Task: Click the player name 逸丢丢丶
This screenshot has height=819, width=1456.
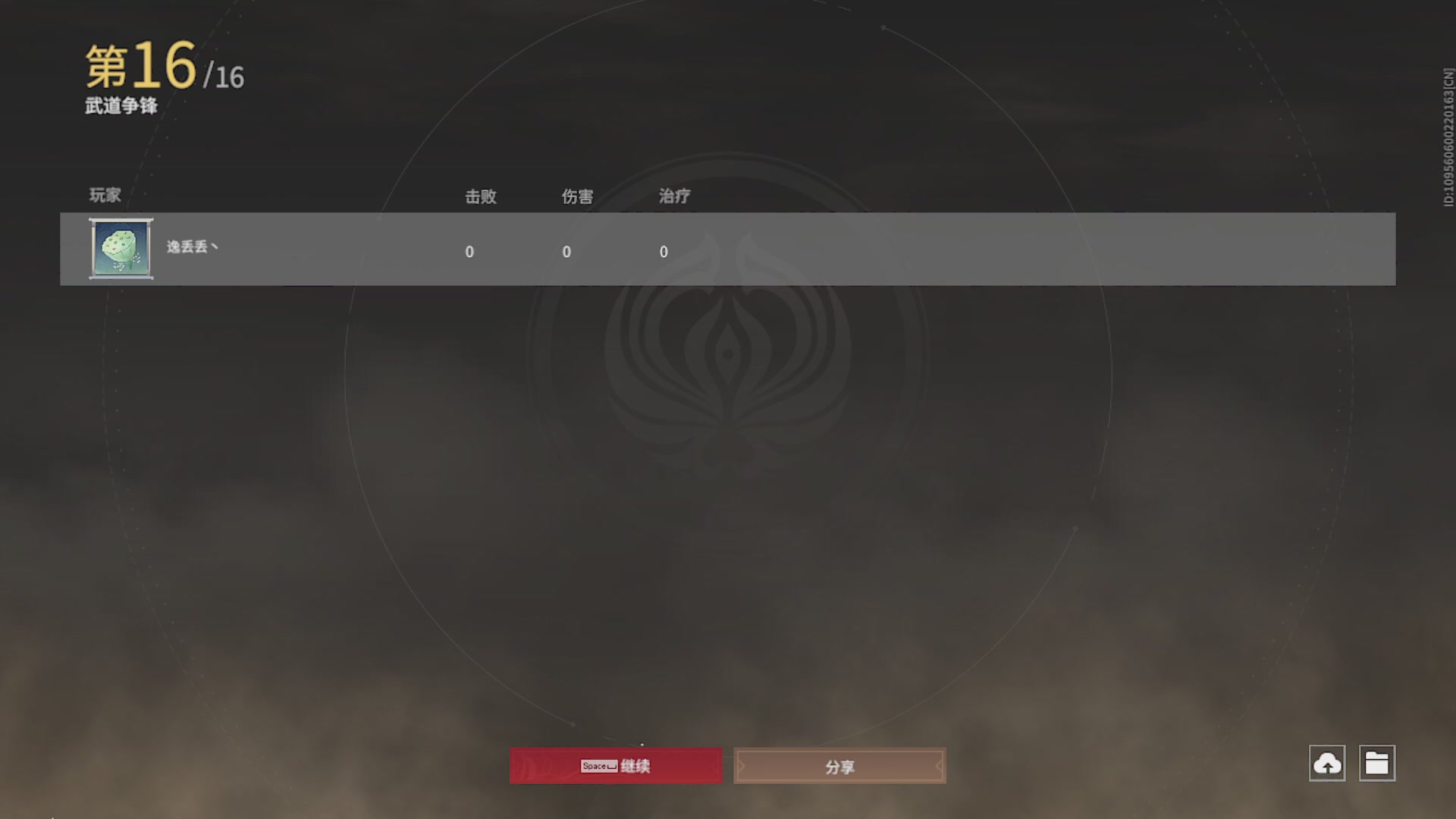Action: point(190,248)
